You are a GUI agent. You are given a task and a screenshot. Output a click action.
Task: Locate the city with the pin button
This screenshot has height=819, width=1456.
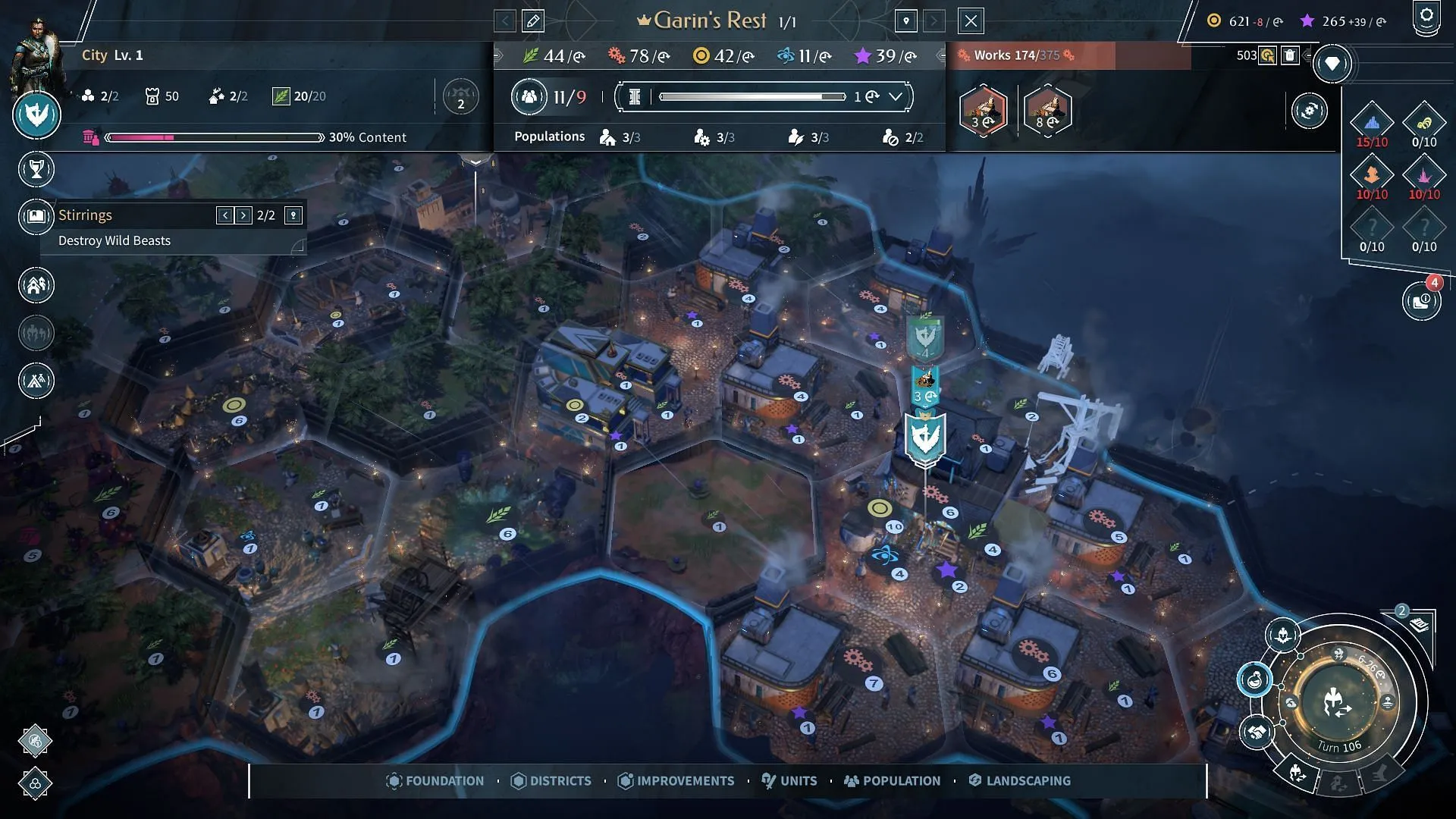click(906, 21)
